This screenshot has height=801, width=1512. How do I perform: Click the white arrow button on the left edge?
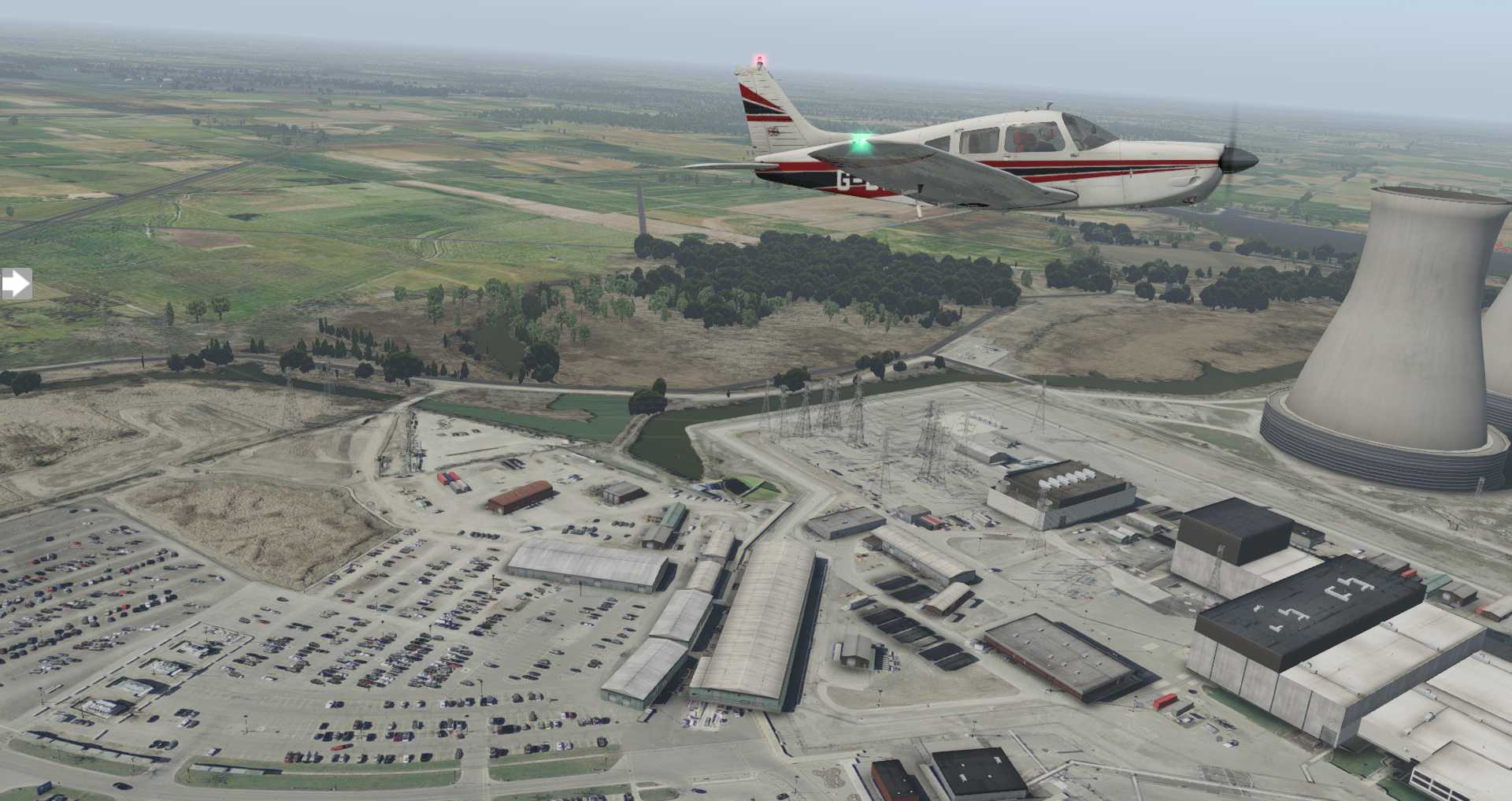point(15,284)
